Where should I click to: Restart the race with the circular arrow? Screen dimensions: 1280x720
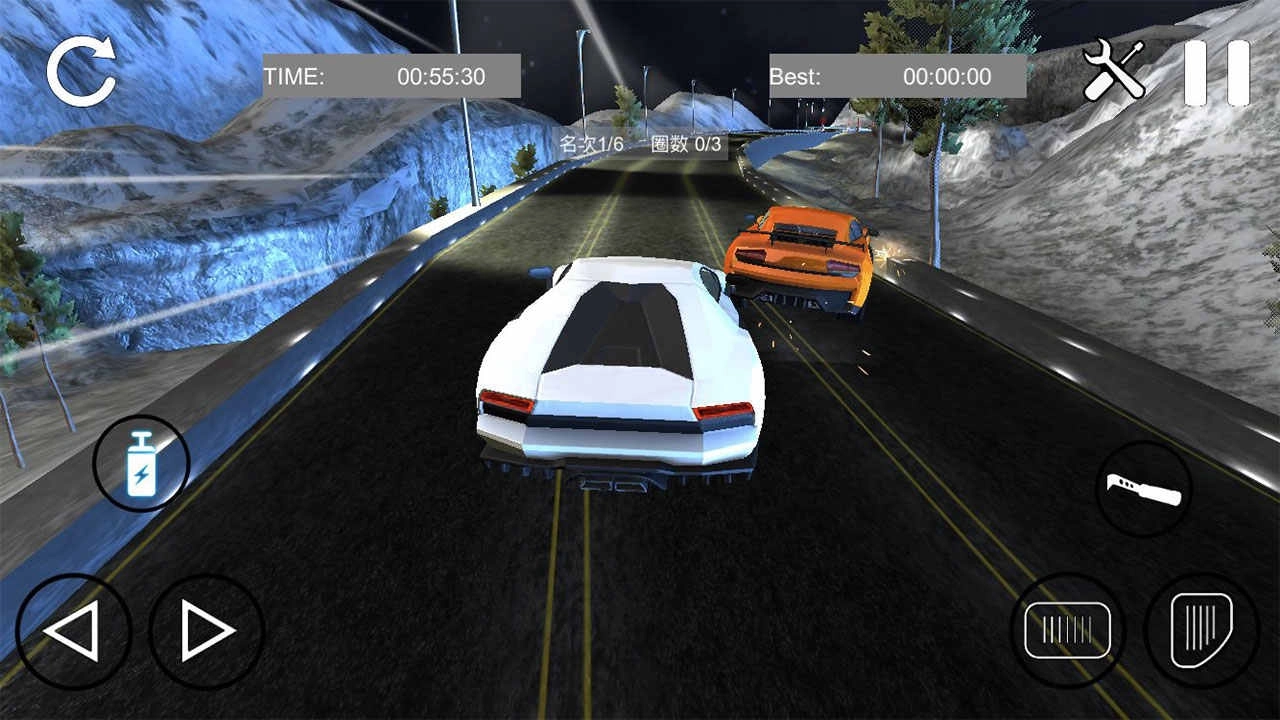(x=81, y=72)
